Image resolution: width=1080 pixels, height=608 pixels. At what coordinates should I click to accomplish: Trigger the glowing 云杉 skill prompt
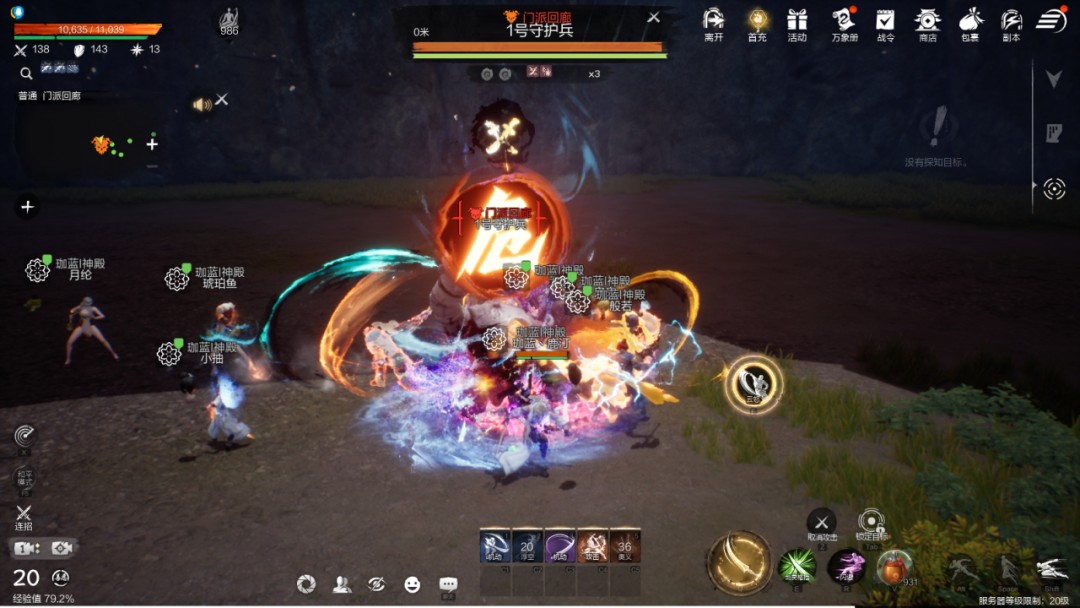pyautogui.click(x=753, y=383)
